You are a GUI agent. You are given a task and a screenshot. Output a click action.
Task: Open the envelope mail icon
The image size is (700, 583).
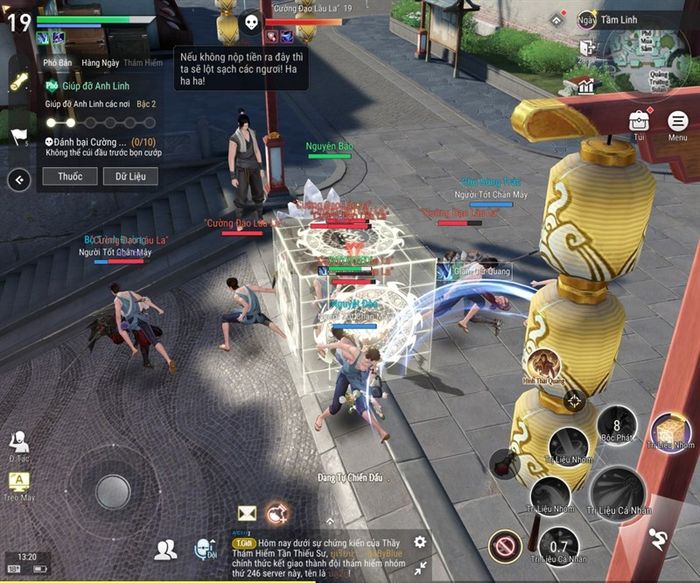246,513
